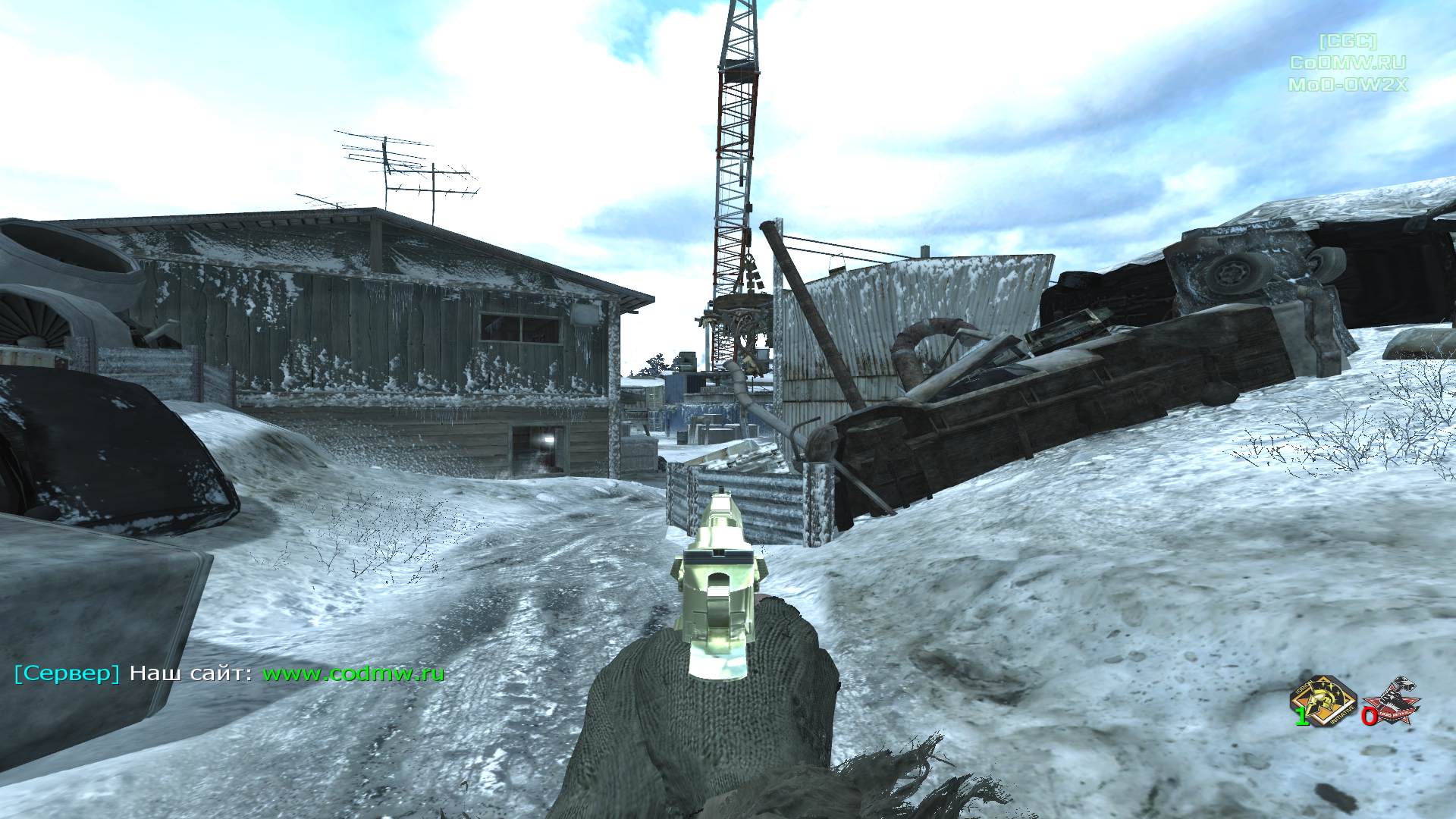Select the red star enemy faction emblem
The height and width of the screenshot is (819, 1456).
click(x=1392, y=701)
